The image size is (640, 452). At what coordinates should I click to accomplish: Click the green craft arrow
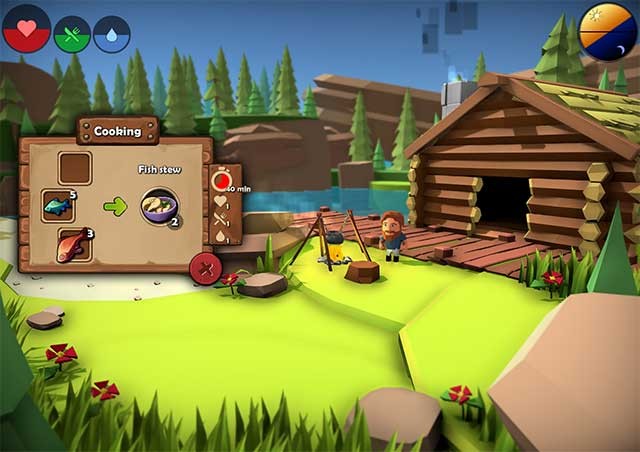116,207
